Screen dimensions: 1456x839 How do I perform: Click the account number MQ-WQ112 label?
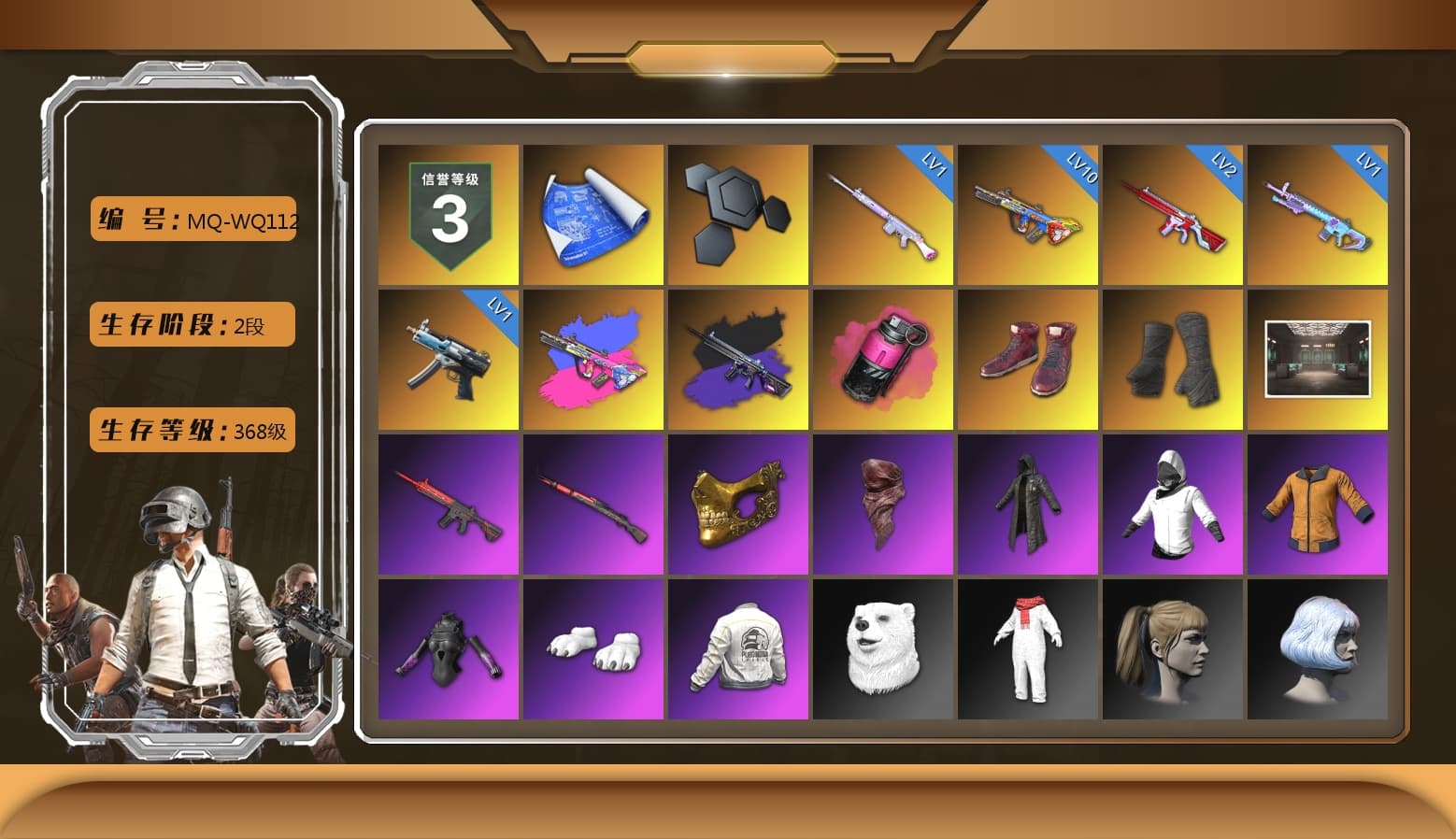coord(192,220)
